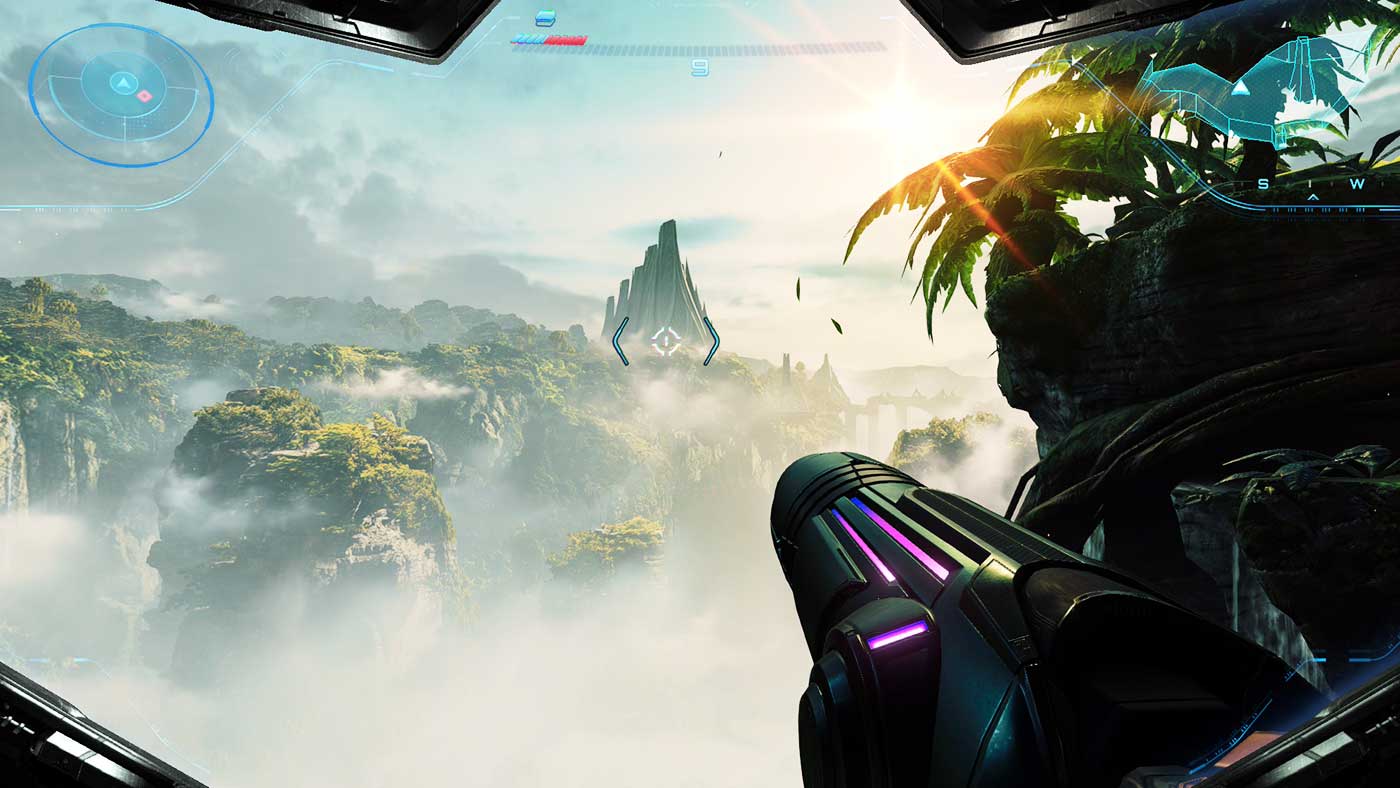This screenshot has height=788, width=1400.
Task: Click the player arrow icon inside the radar
Action: coord(124,82)
